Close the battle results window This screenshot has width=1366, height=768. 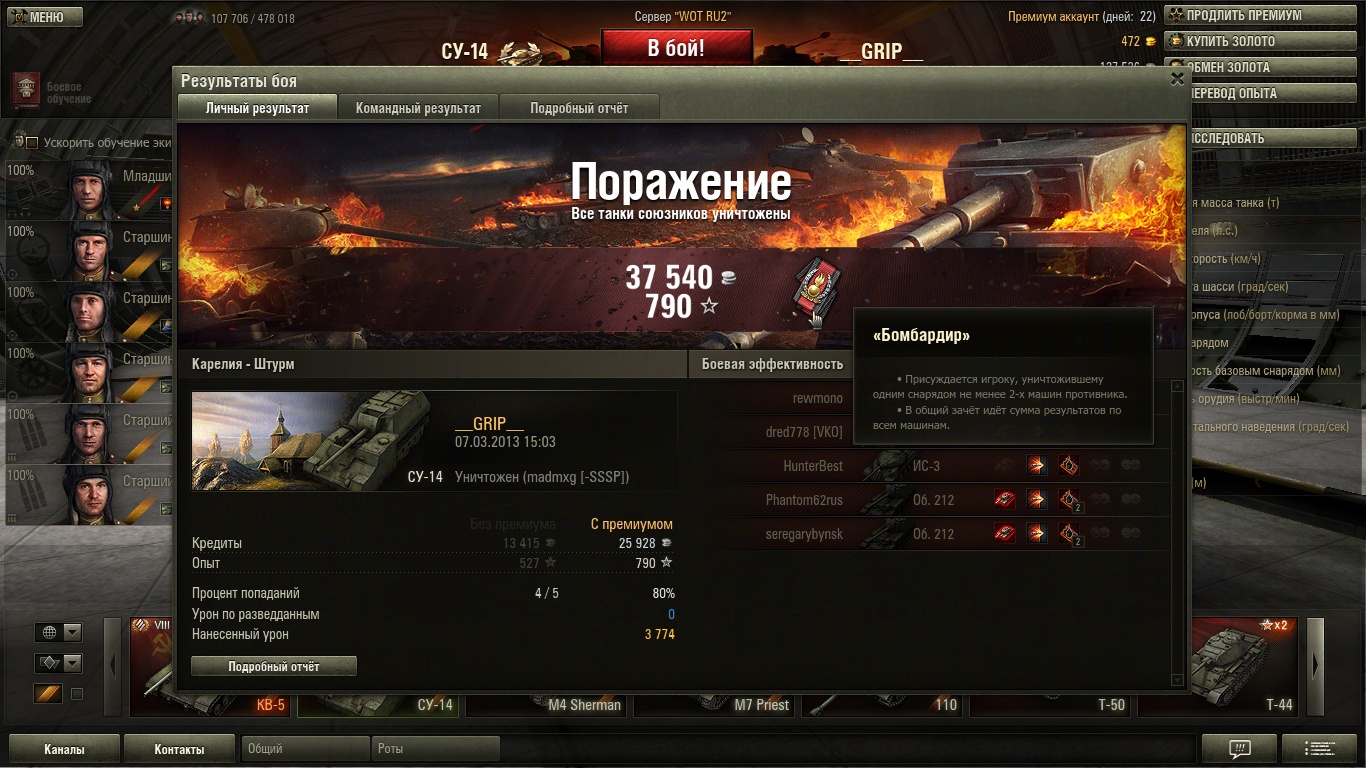pos(1177,79)
